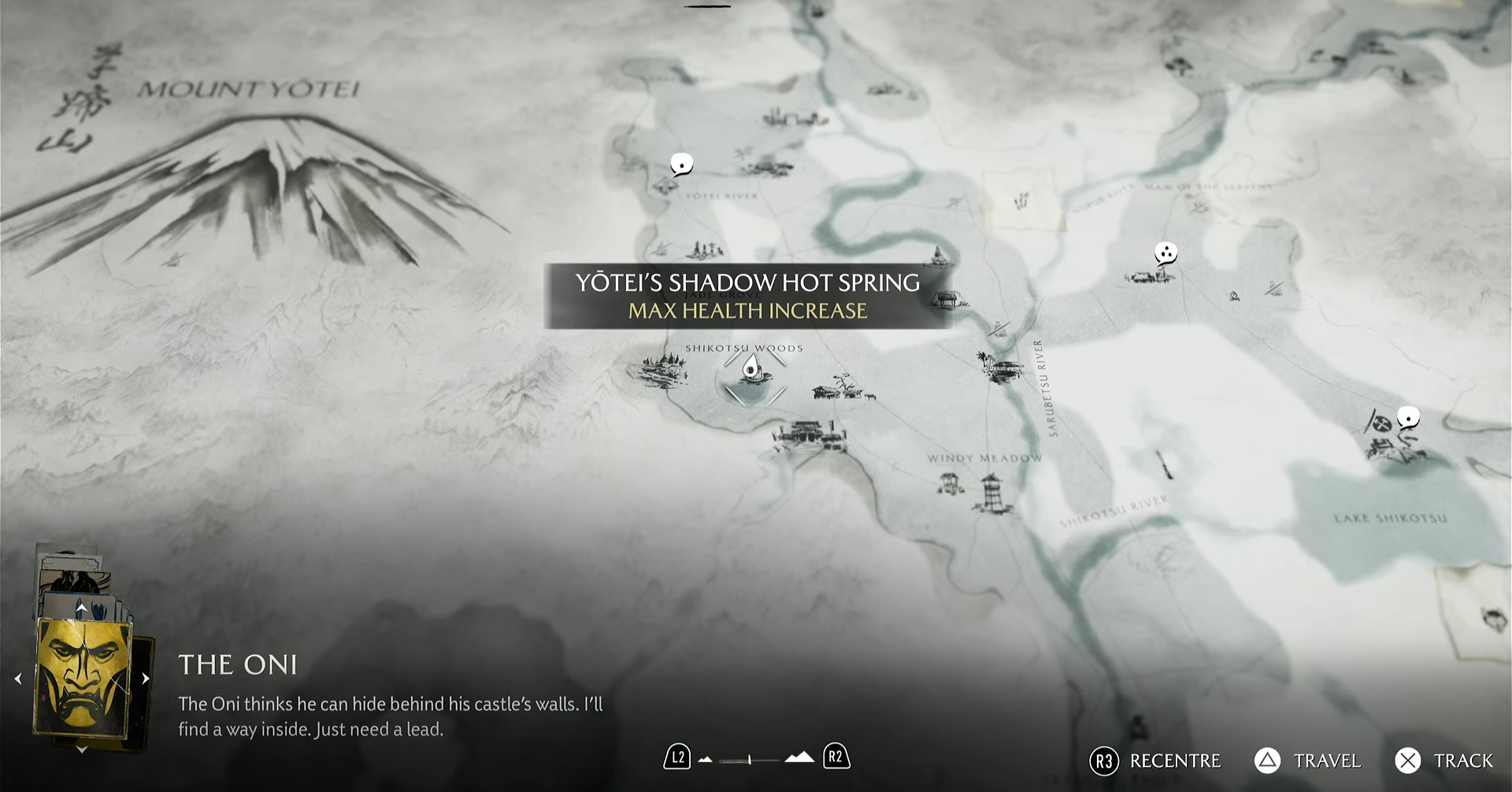The image size is (1512, 792).
Task: Show the previous quest card with left arrow
Action: click(18, 679)
